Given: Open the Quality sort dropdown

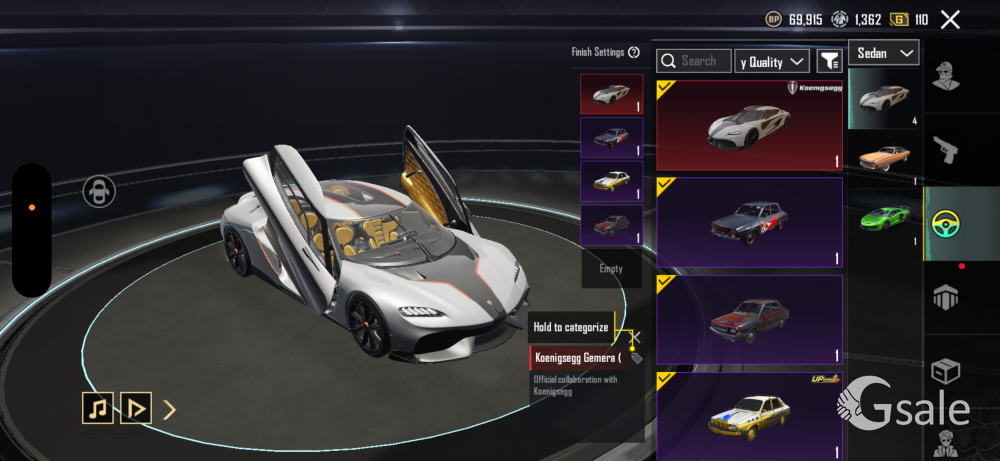Looking at the screenshot, I should [x=772, y=62].
